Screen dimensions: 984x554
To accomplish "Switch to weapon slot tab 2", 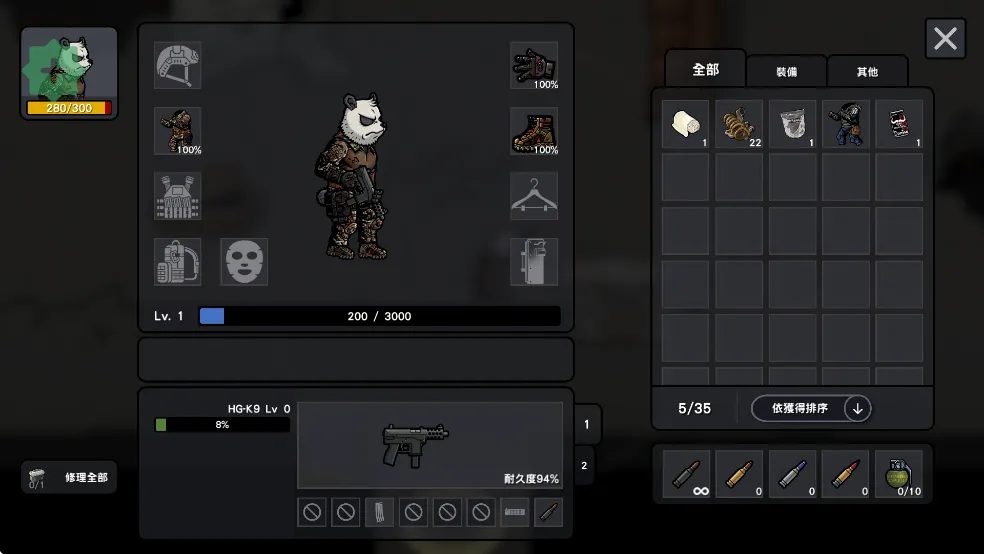I will pyautogui.click(x=583, y=465).
